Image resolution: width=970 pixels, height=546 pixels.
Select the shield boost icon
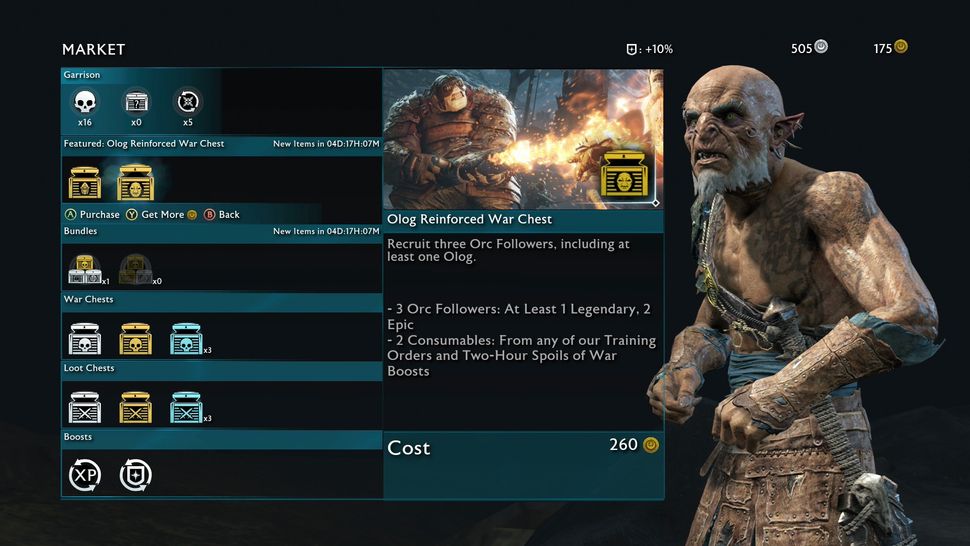pos(136,475)
